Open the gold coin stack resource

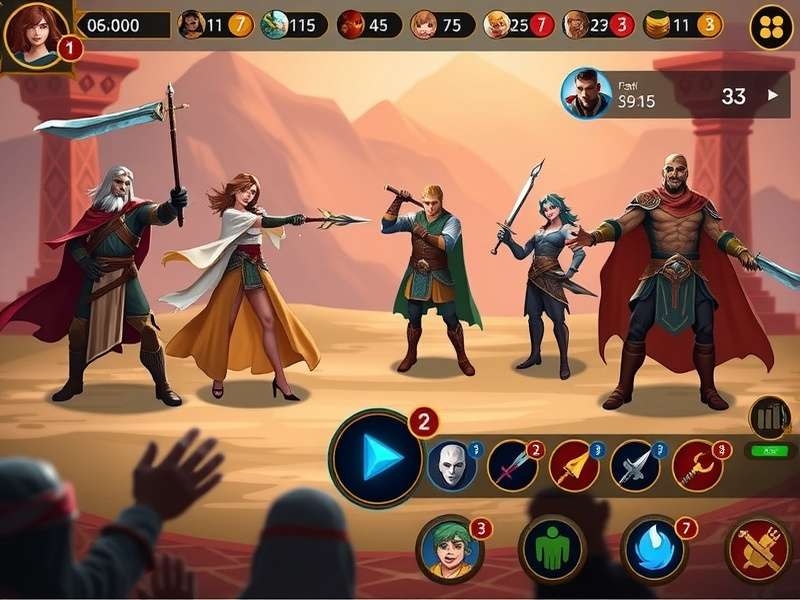(x=657, y=25)
